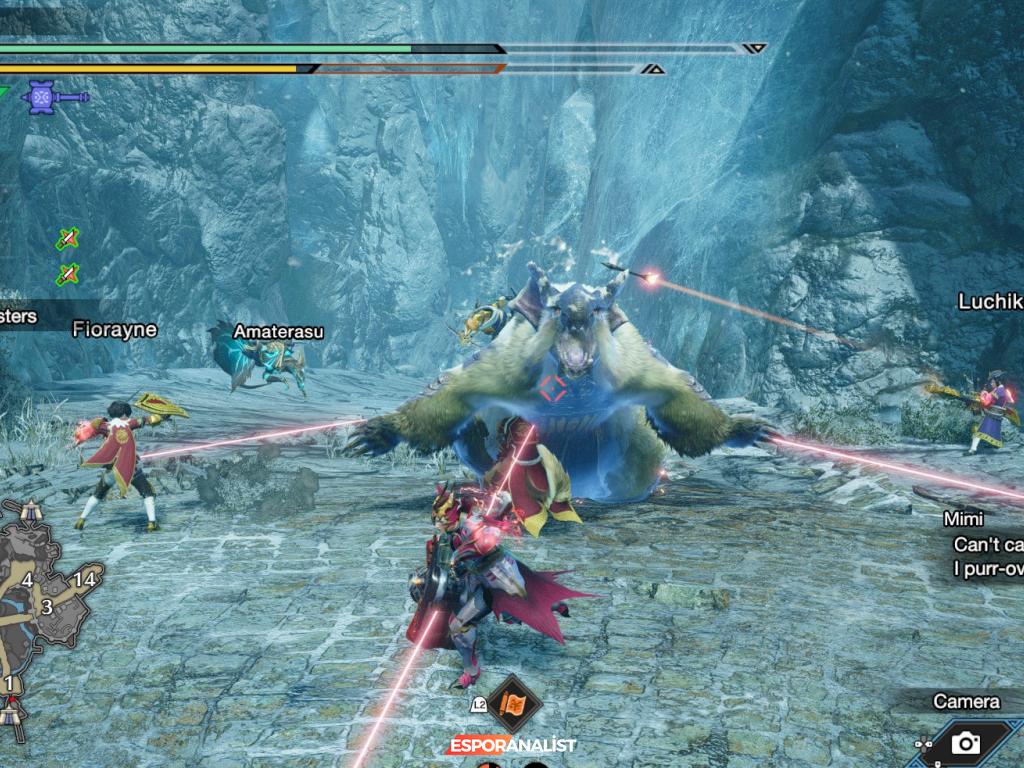The image size is (1024, 768).
Task: Open the minimap in the corner
Action: click(45, 612)
